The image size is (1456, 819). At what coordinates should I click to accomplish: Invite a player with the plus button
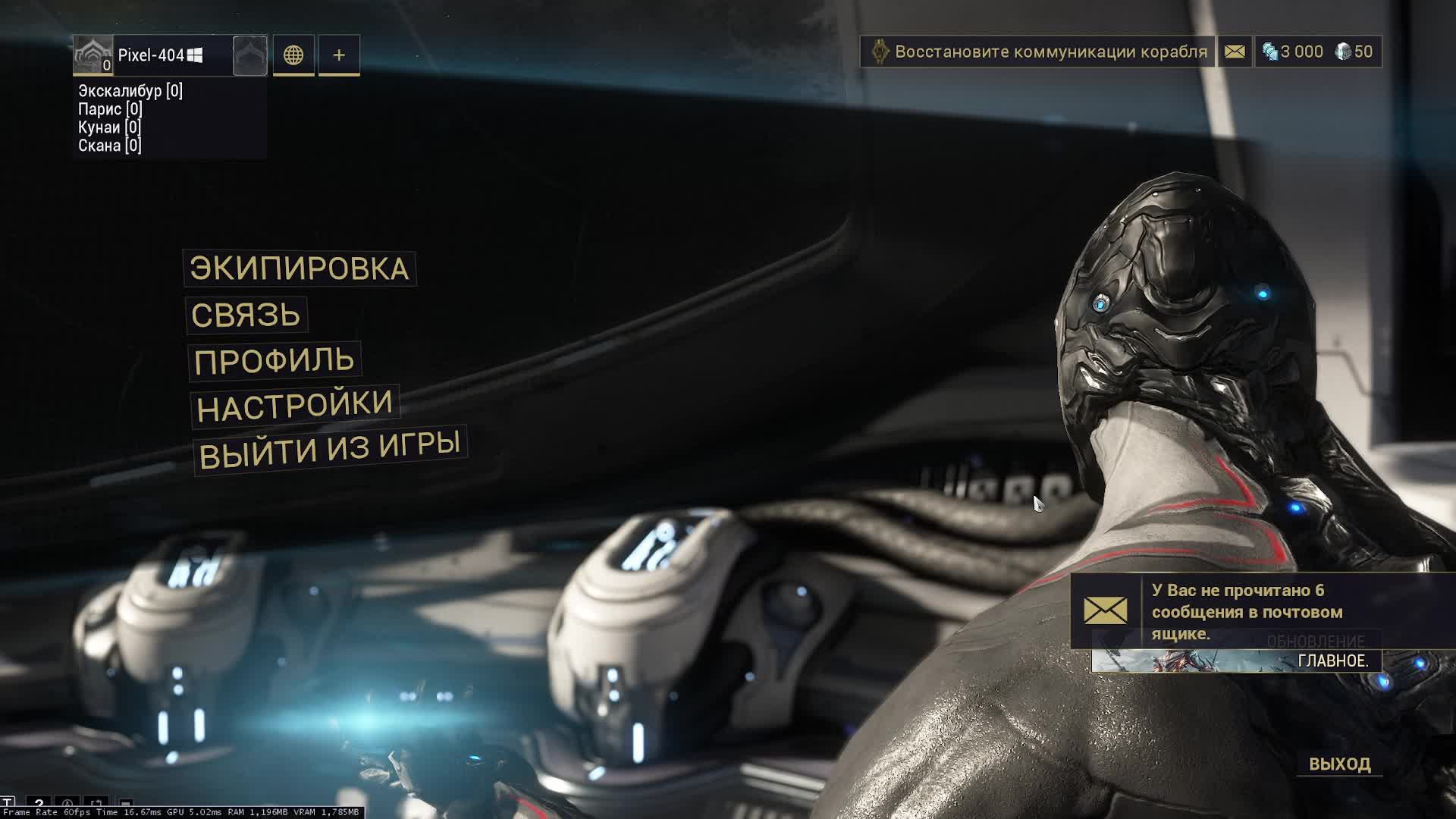click(339, 55)
